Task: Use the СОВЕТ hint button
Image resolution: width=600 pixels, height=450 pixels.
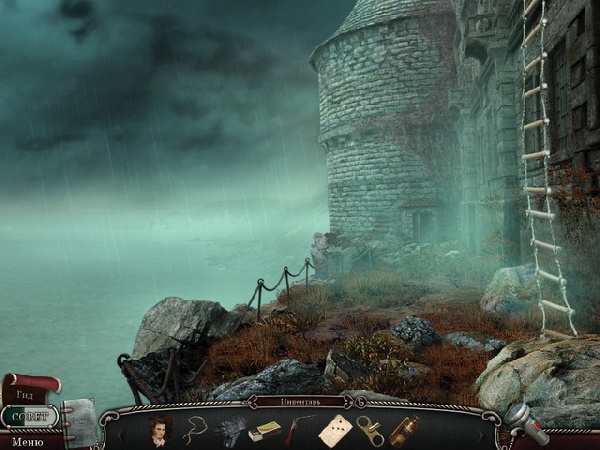Action: 29,415
